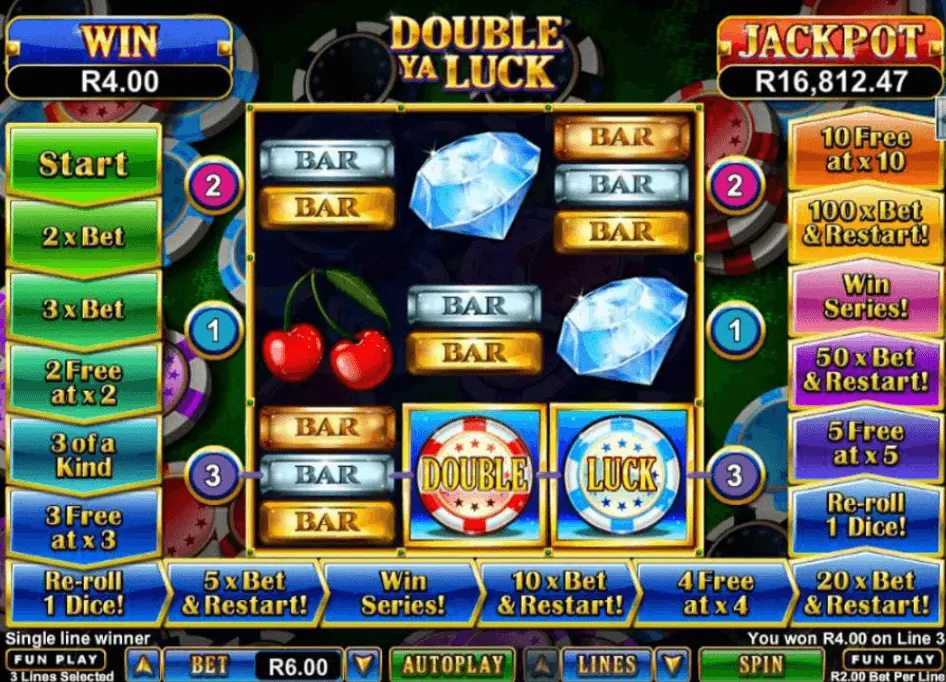Image resolution: width=946 pixels, height=682 pixels.
Task: Click the 2 x Bet board tile
Action: click(83, 236)
